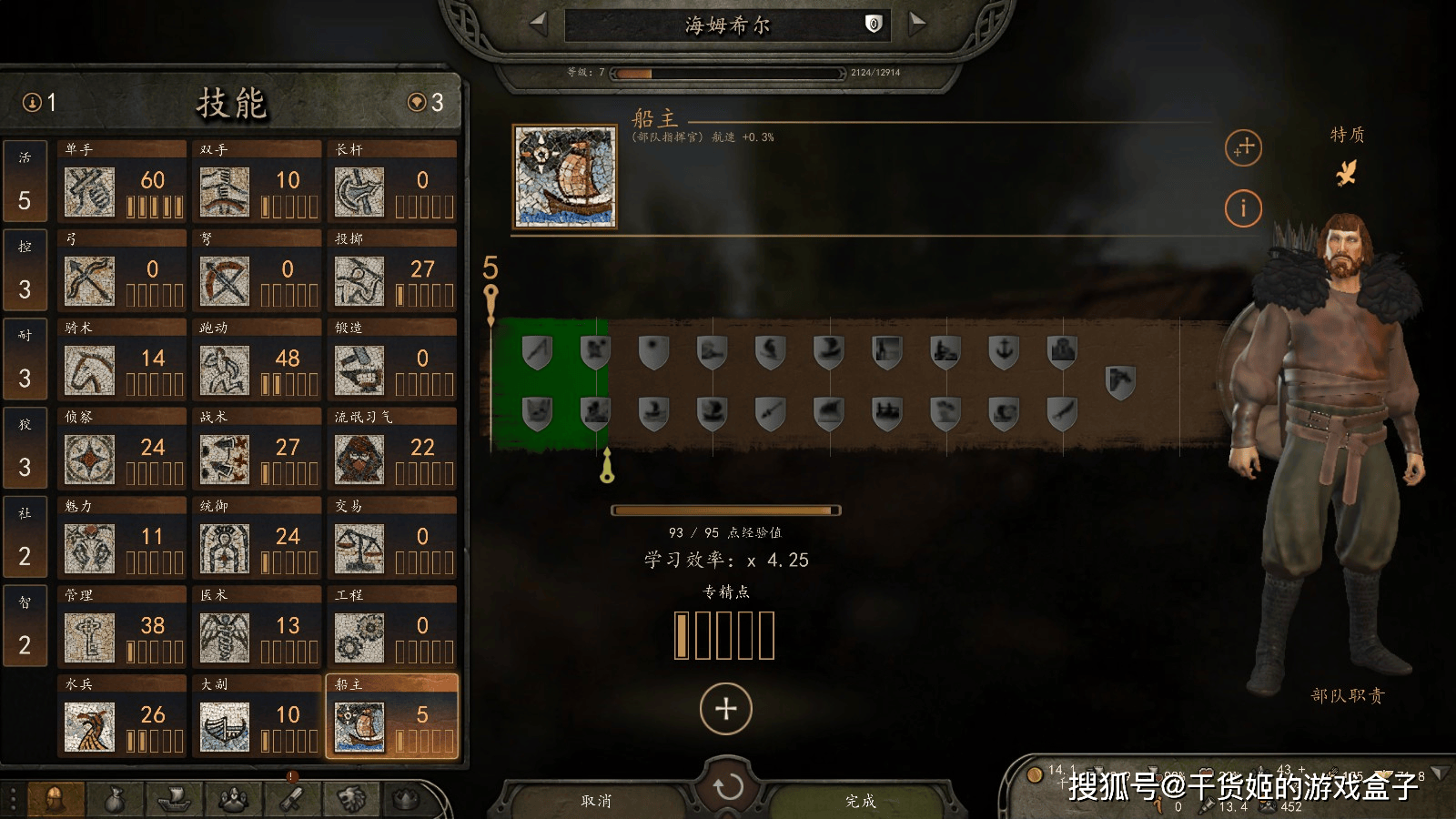Image resolution: width=1456 pixels, height=819 pixels.
Task: Choose the 大副 first mate skill
Action: point(257,717)
